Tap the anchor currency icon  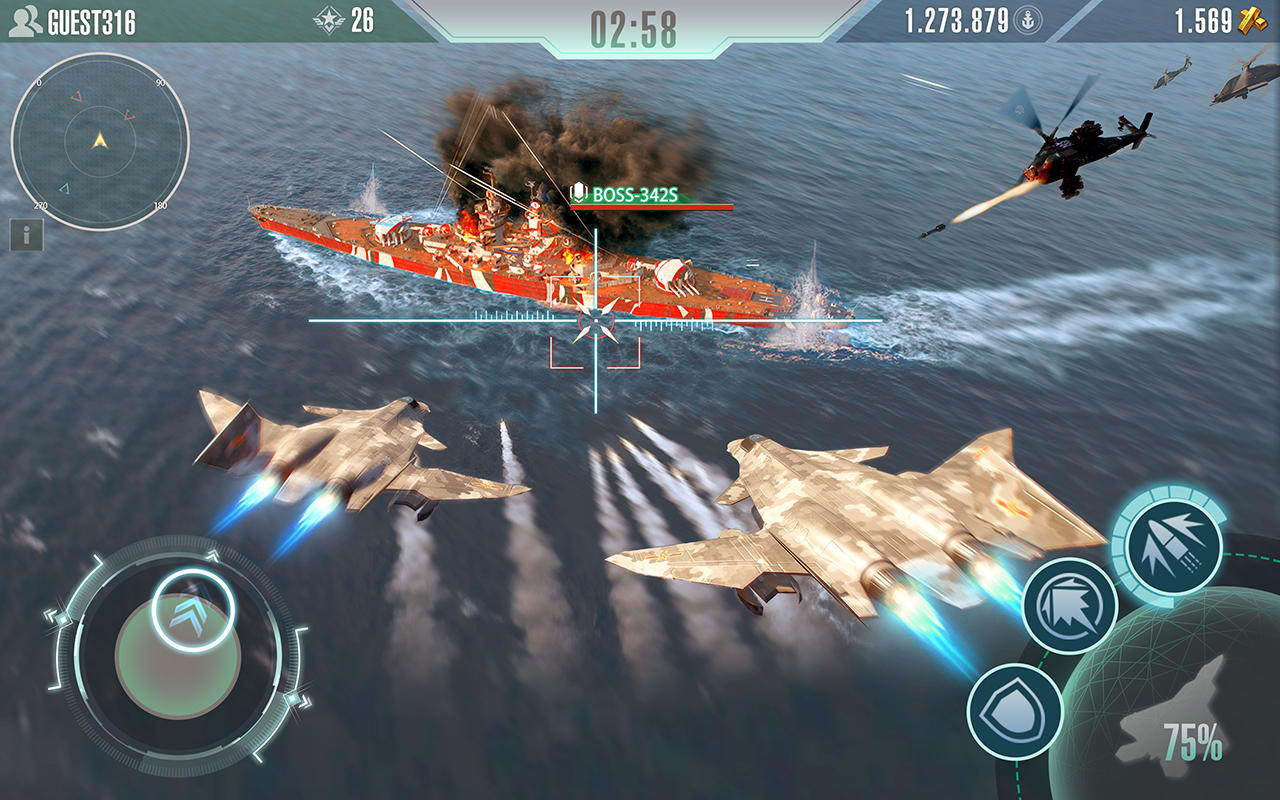tap(1029, 19)
